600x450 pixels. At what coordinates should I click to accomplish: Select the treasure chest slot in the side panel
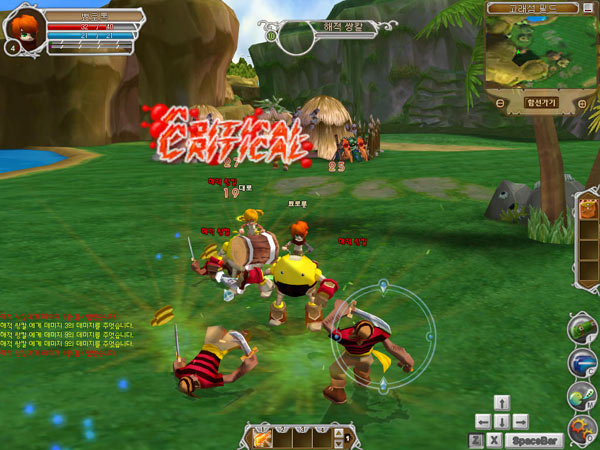[587, 210]
